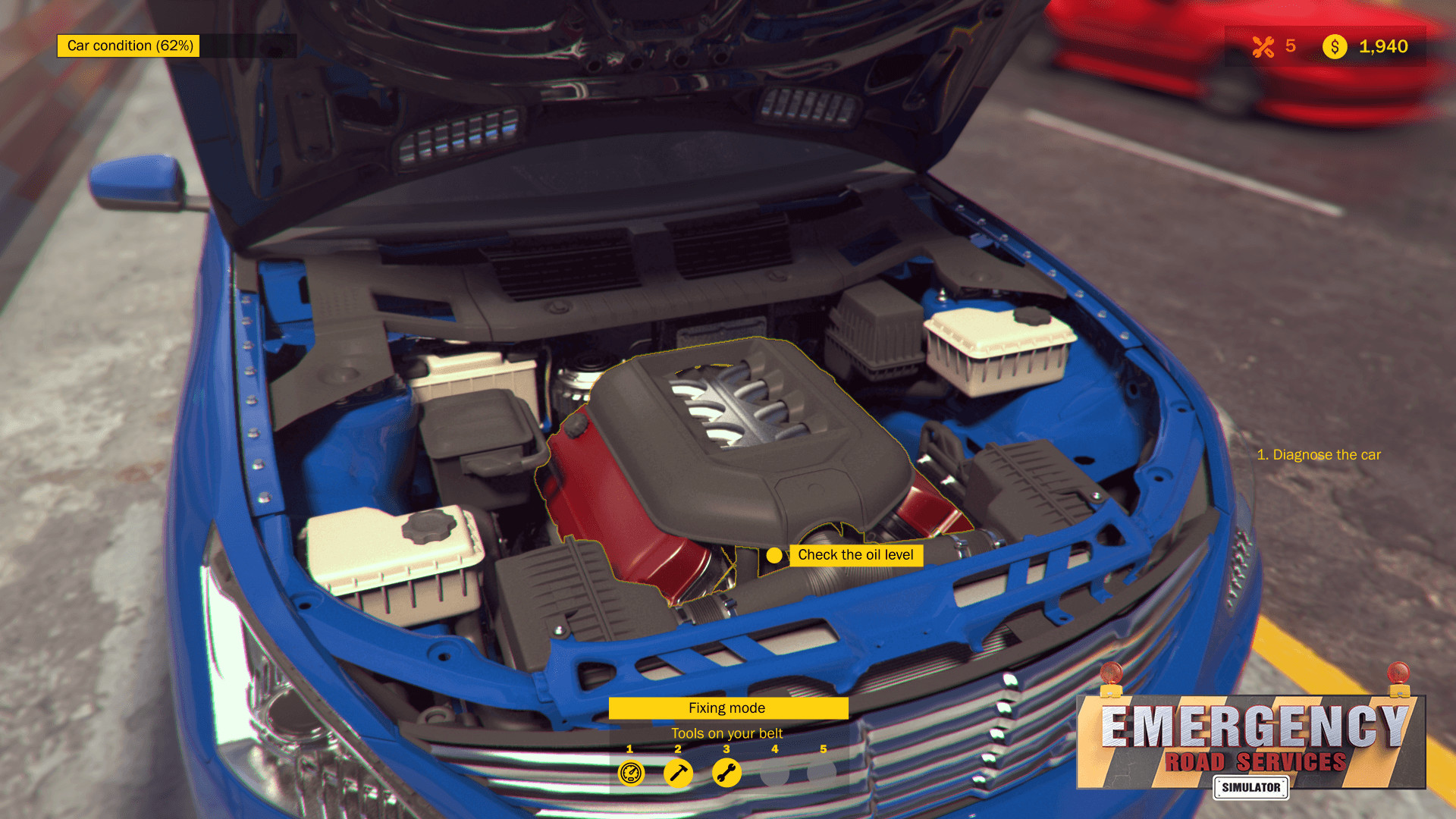The height and width of the screenshot is (819, 1456).
Task: Click the number 3 above the wrench tool
Action: click(x=726, y=749)
